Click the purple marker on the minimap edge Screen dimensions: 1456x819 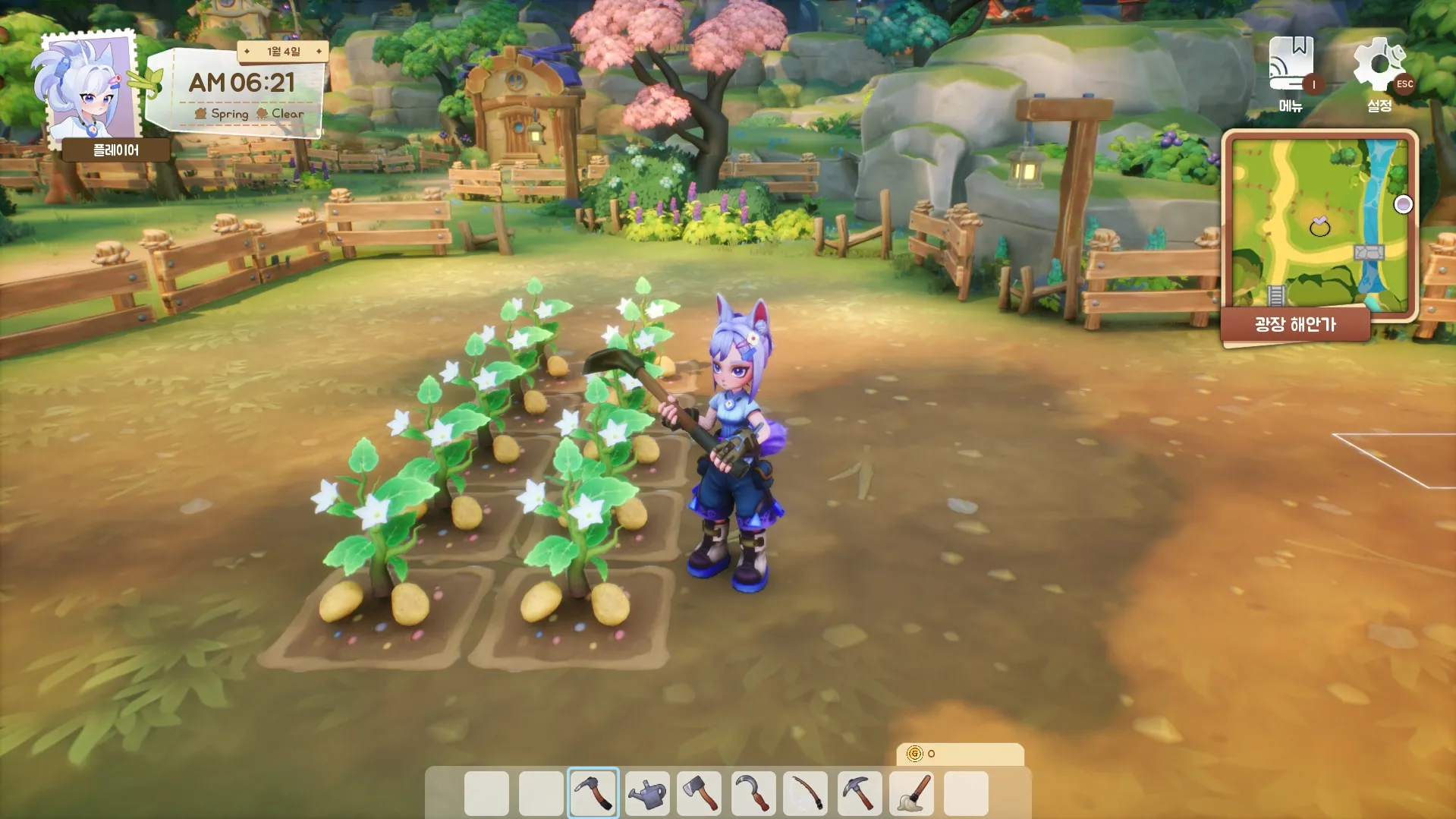pyautogui.click(x=1404, y=204)
